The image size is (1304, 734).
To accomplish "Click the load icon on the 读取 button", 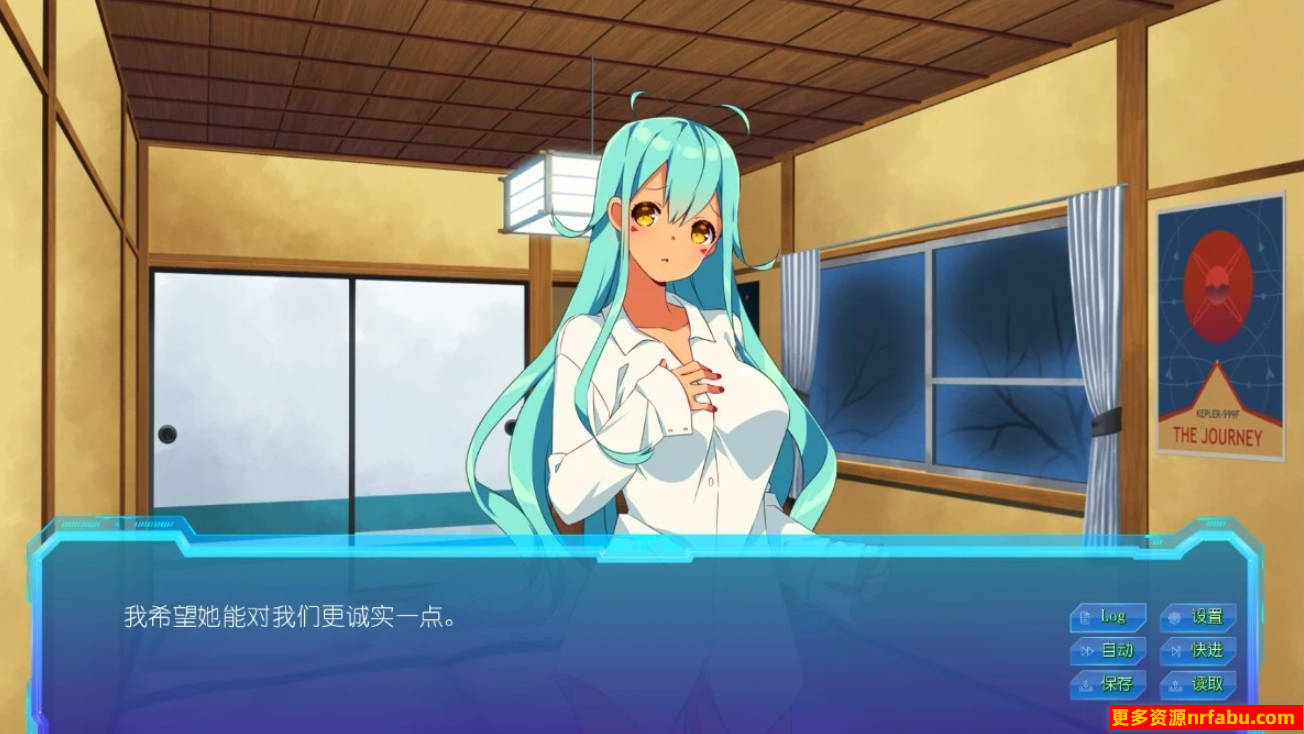I will 1174,685.
